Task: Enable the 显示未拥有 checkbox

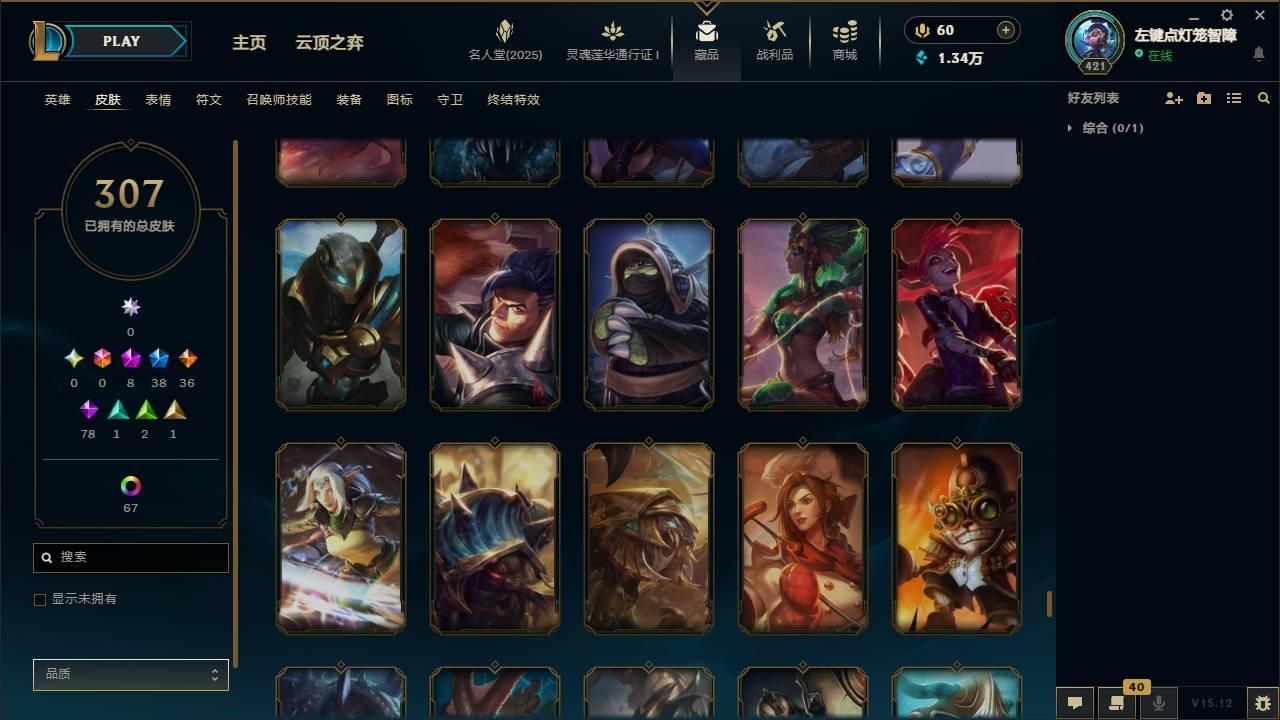Action: pyautogui.click(x=40, y=599)
